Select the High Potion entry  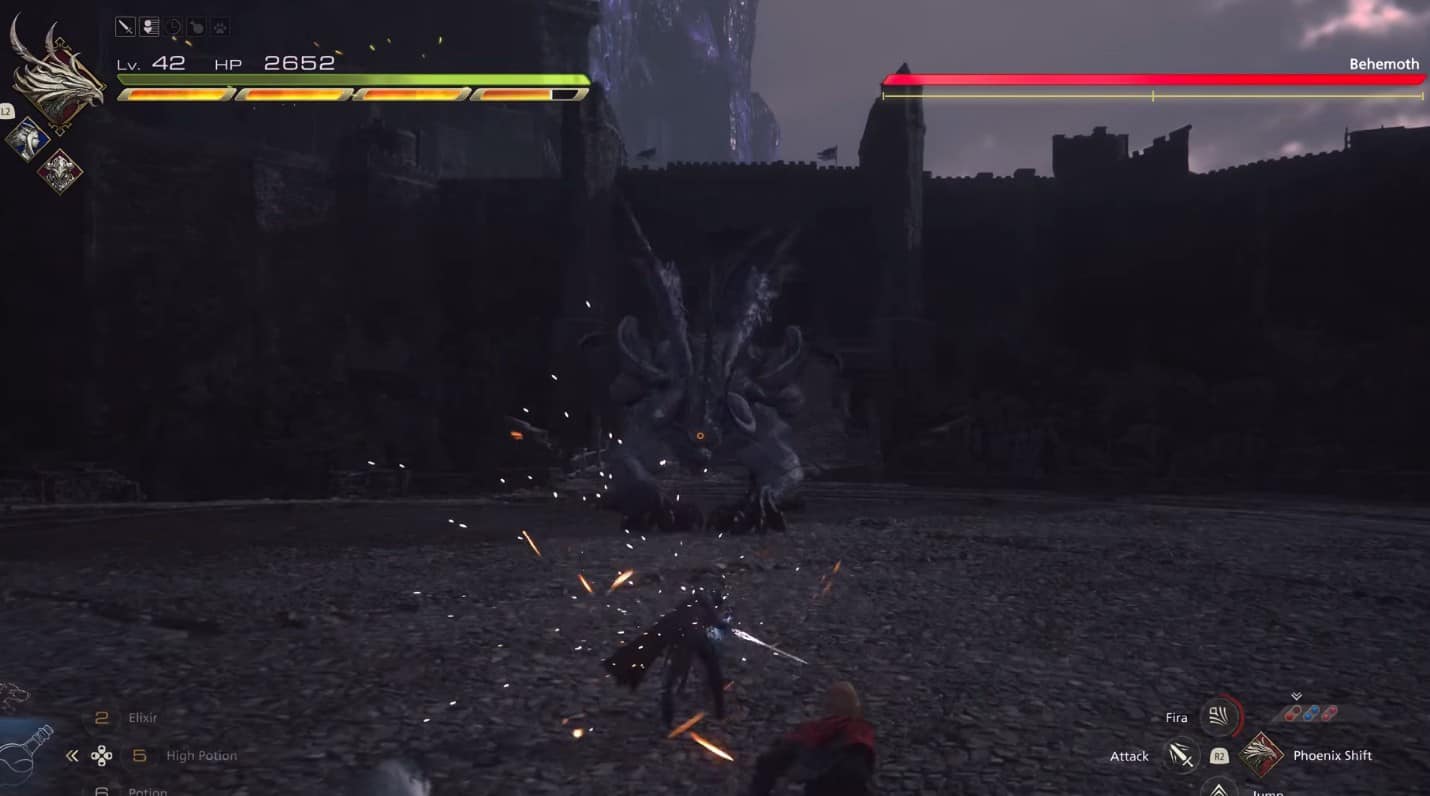(202, 756)
